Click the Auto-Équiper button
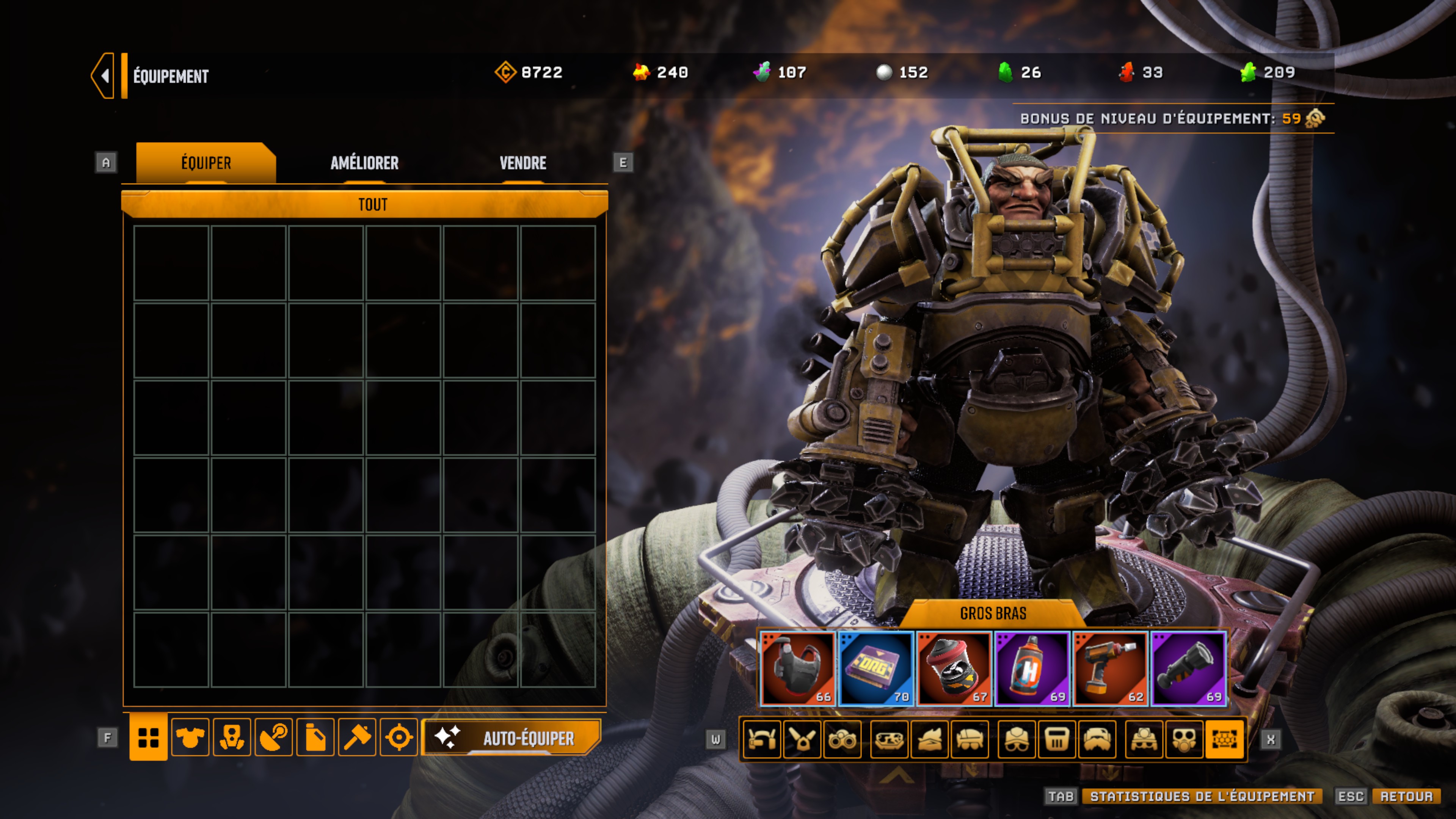 pos(511,737)
